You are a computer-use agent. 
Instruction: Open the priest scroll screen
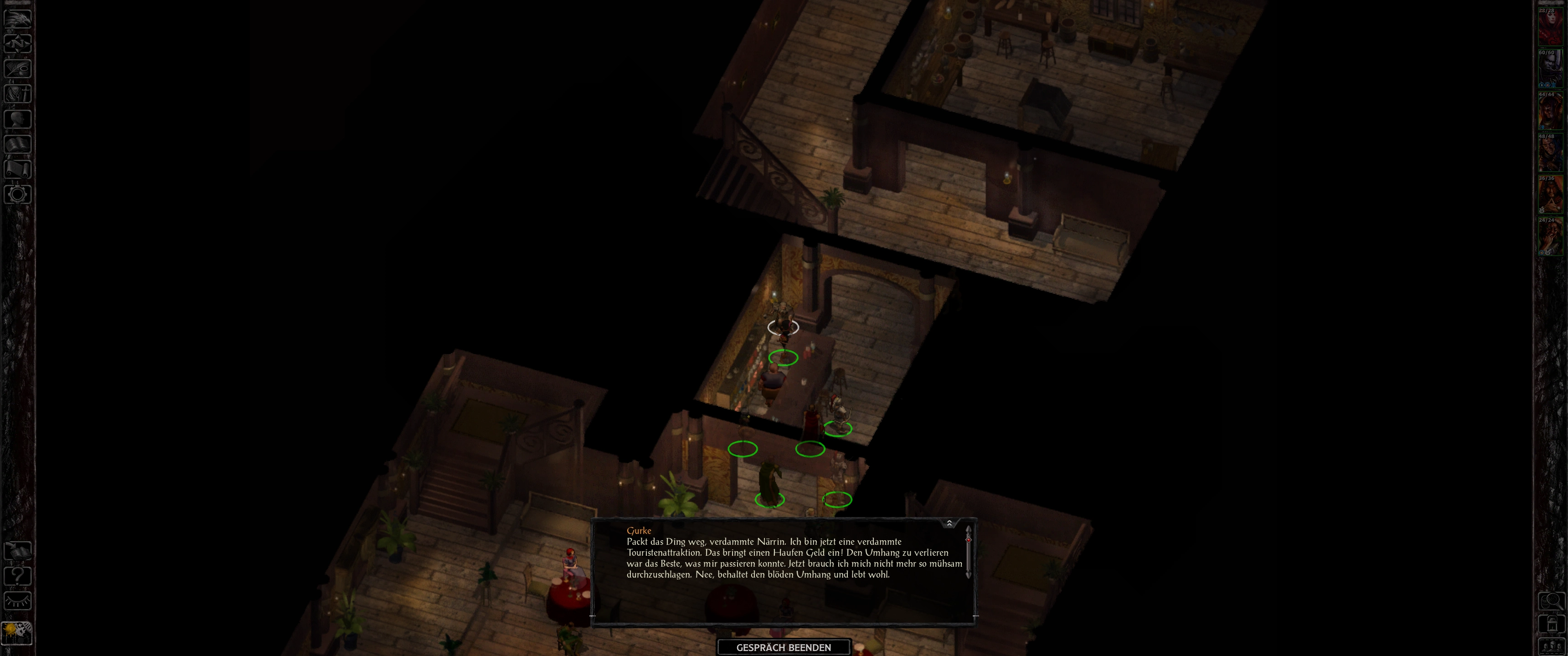click(x=18, y=169)
